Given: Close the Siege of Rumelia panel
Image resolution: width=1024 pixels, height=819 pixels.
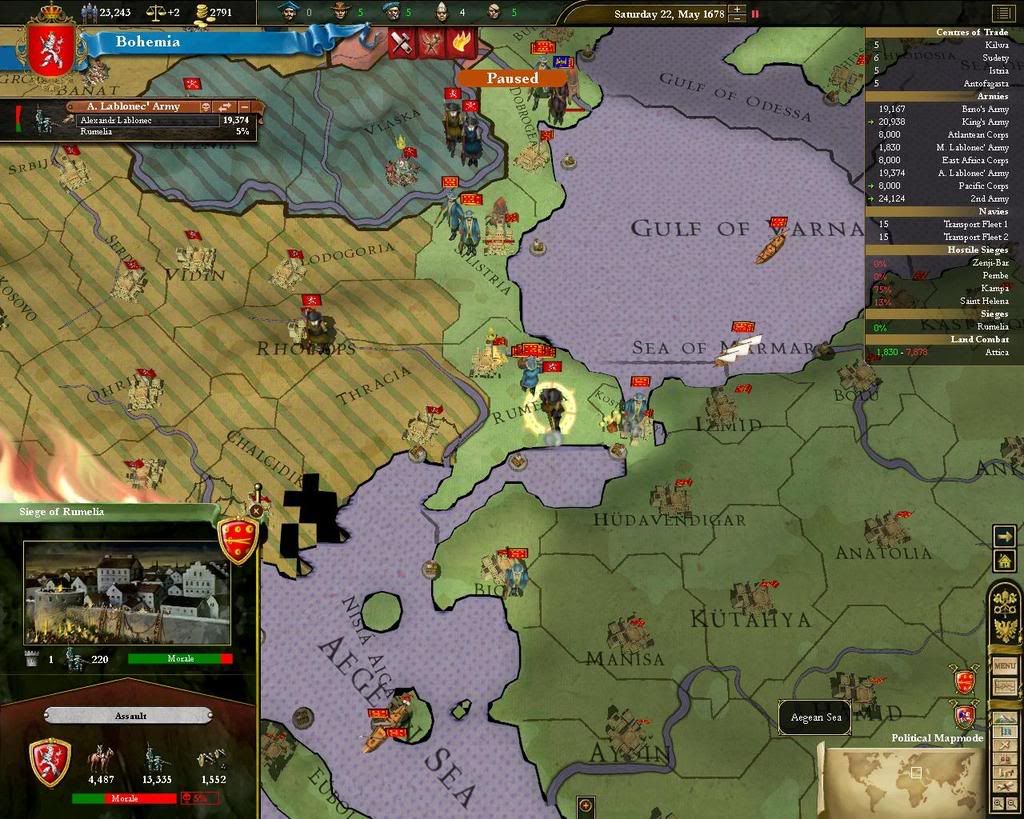Looking at the screenshot, I should click(256, 510).
